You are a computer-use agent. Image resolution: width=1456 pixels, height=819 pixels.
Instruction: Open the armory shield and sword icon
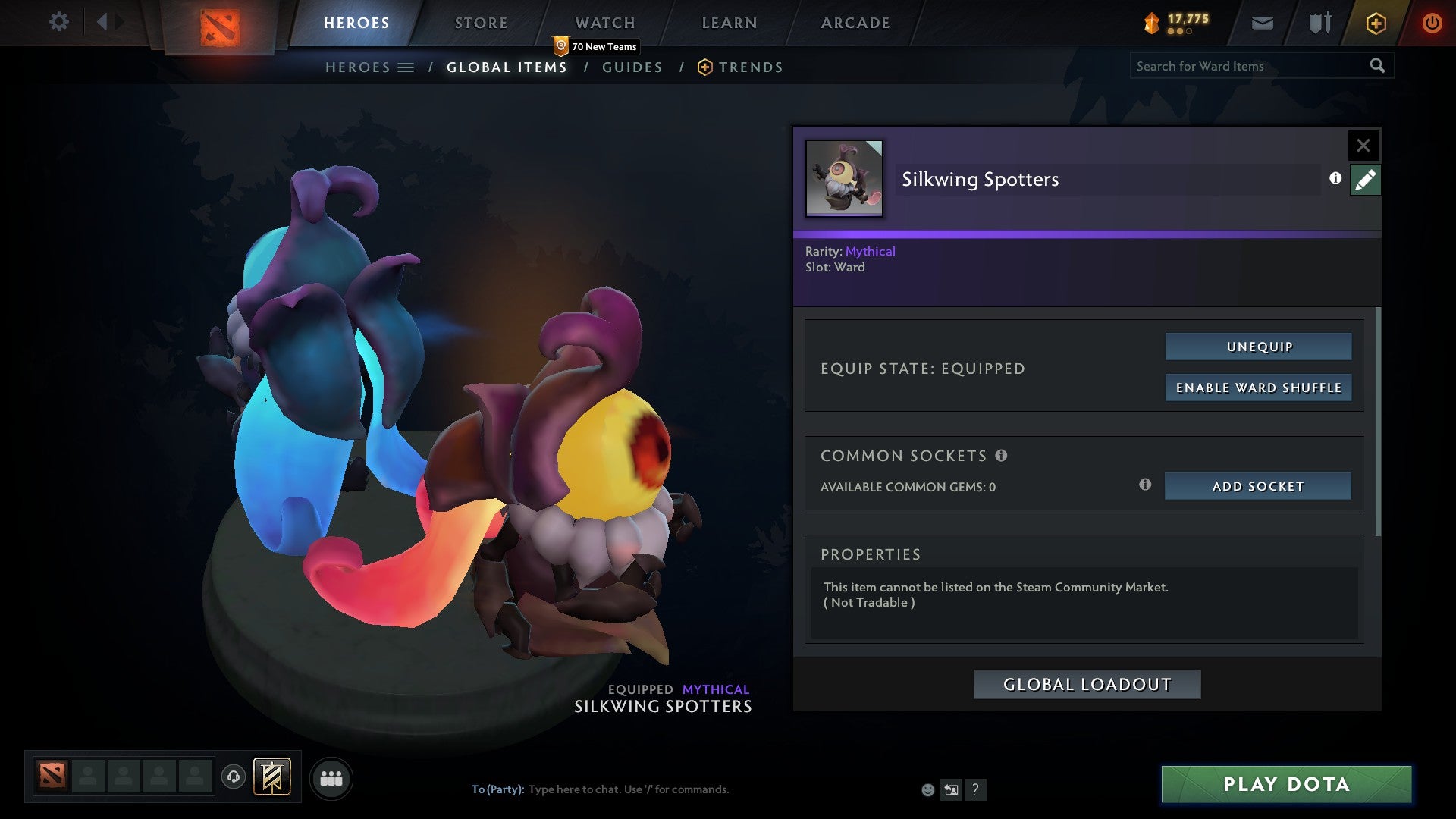pos(1319,23)
